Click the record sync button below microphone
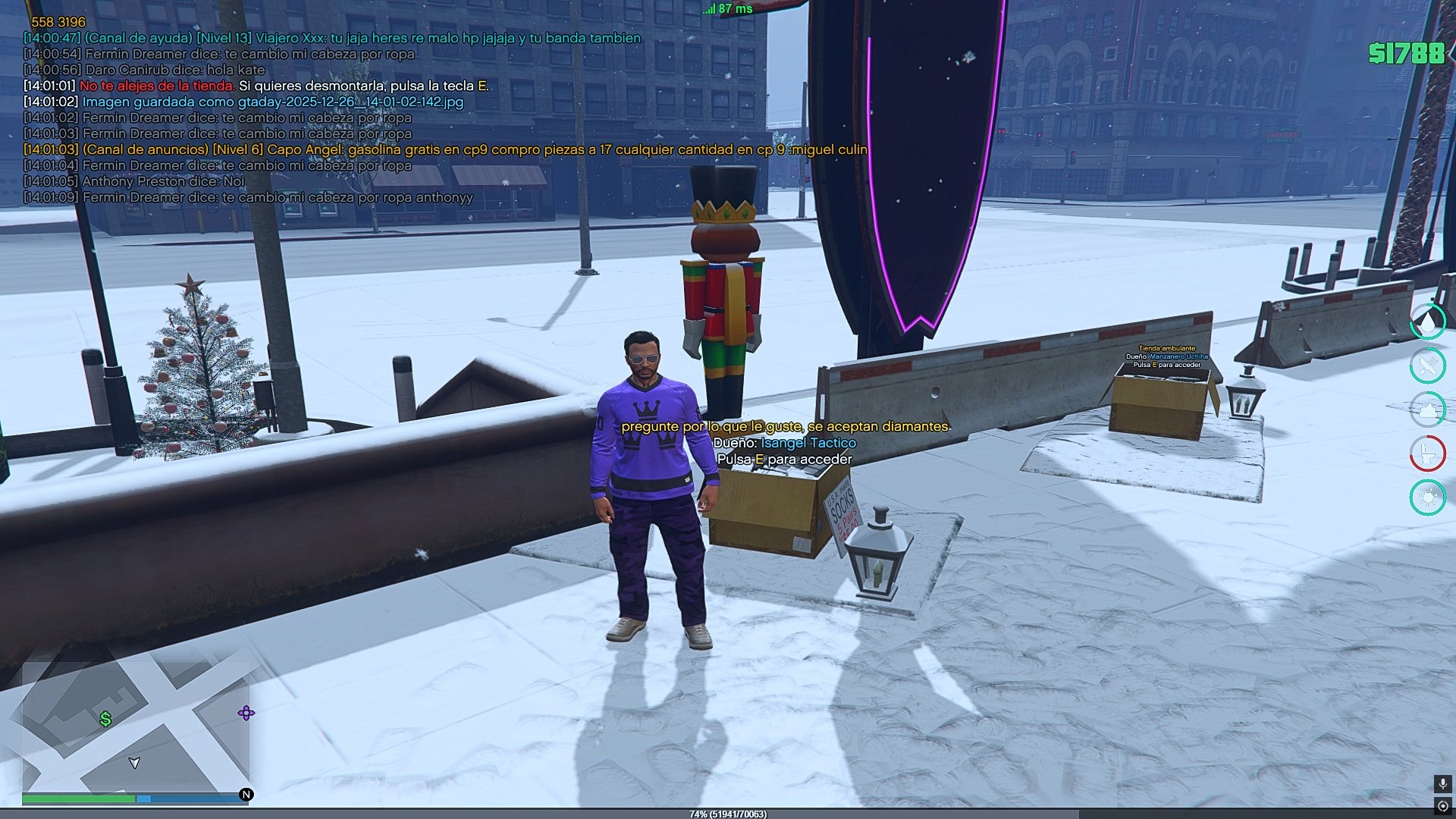1456x819 pixels. point(1442,805)
